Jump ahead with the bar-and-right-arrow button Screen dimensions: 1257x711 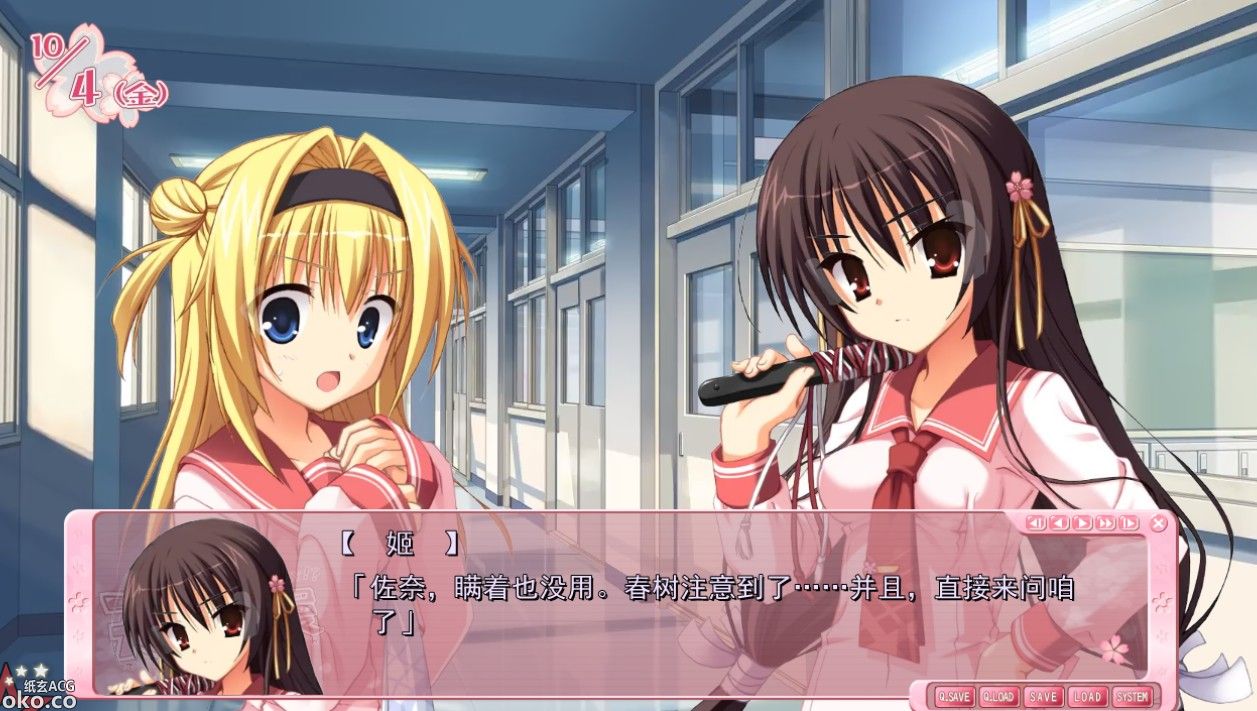[x=1128, y=523]
